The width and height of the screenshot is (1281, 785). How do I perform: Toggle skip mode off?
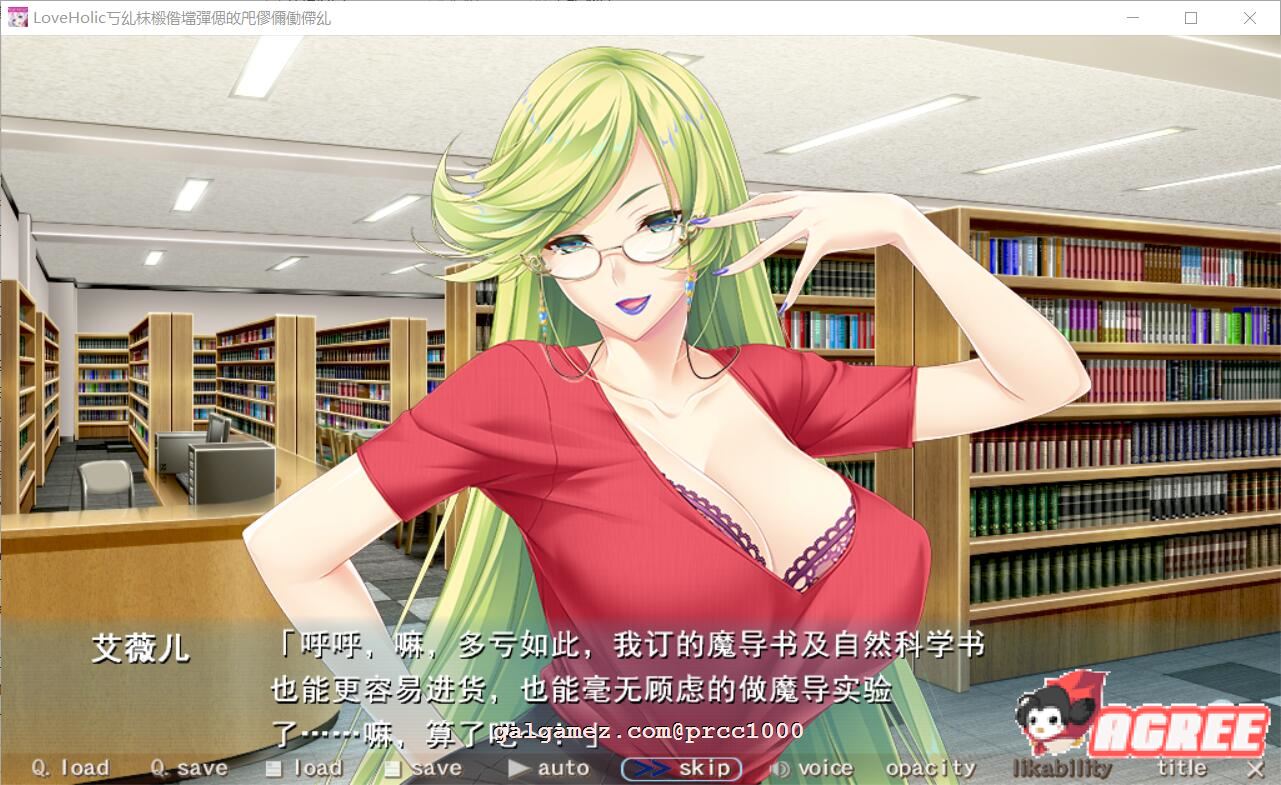coord(681,767)
